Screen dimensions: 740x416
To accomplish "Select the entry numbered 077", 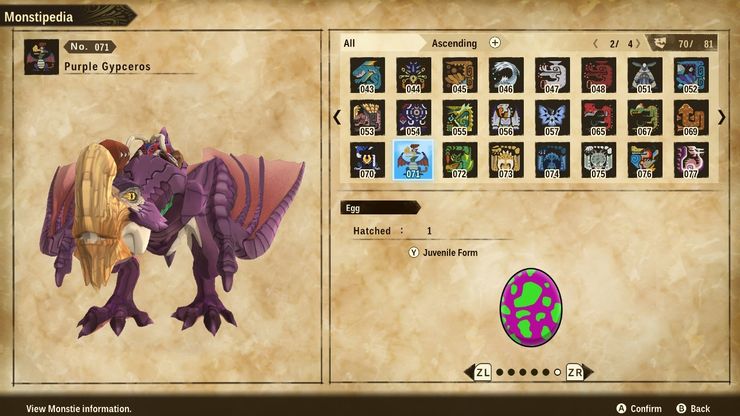I will pyautogui.click(x=691, y=160).
